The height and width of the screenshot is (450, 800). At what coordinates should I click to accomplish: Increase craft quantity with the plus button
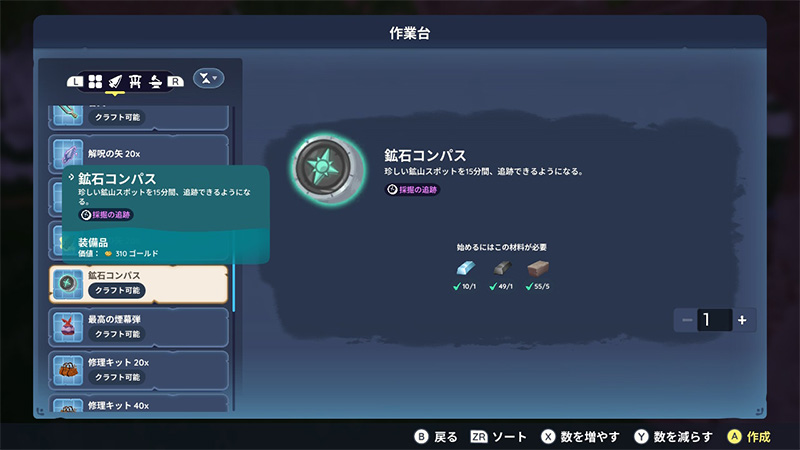pos(742,320)
